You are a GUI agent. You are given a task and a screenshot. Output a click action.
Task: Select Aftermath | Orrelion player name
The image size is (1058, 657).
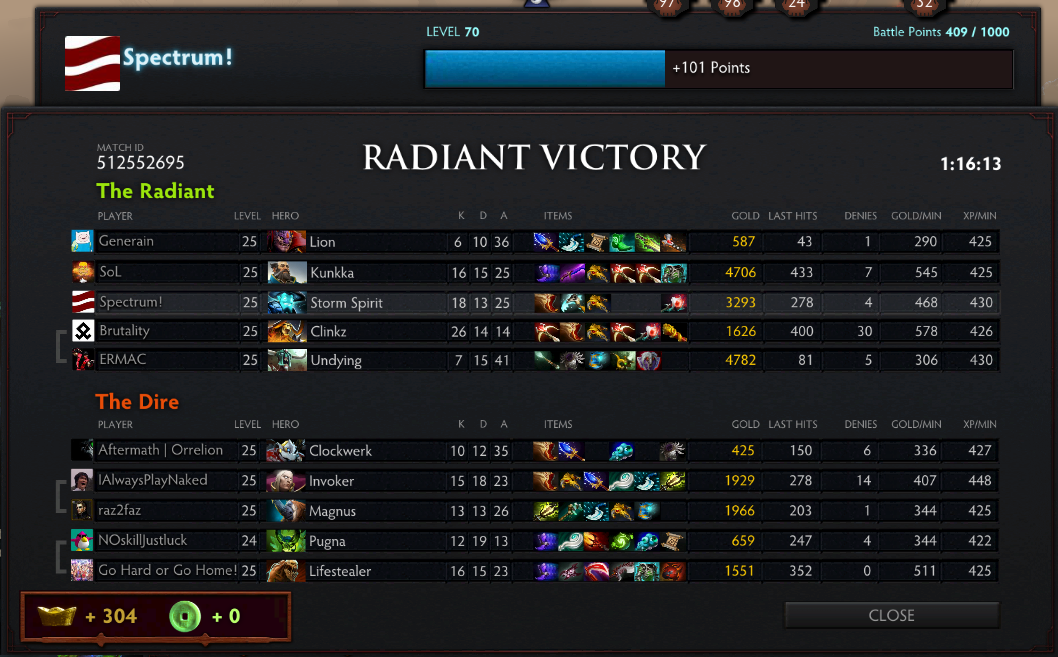(160, 450)
